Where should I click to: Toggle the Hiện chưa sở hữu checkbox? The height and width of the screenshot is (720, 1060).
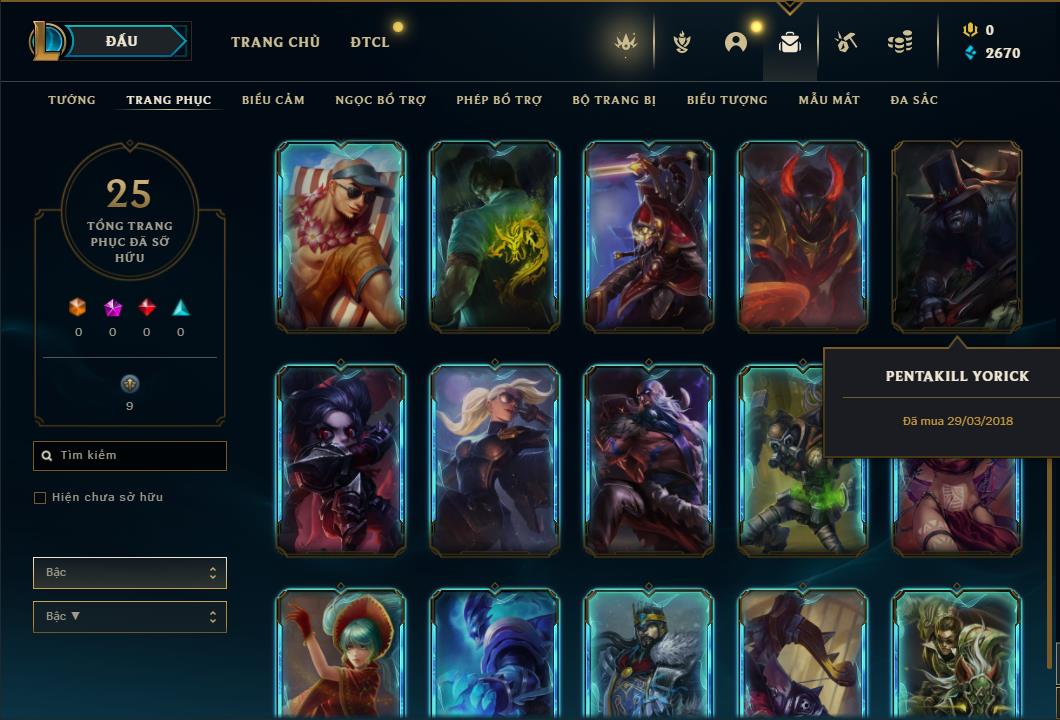click(x=40, y=498)
